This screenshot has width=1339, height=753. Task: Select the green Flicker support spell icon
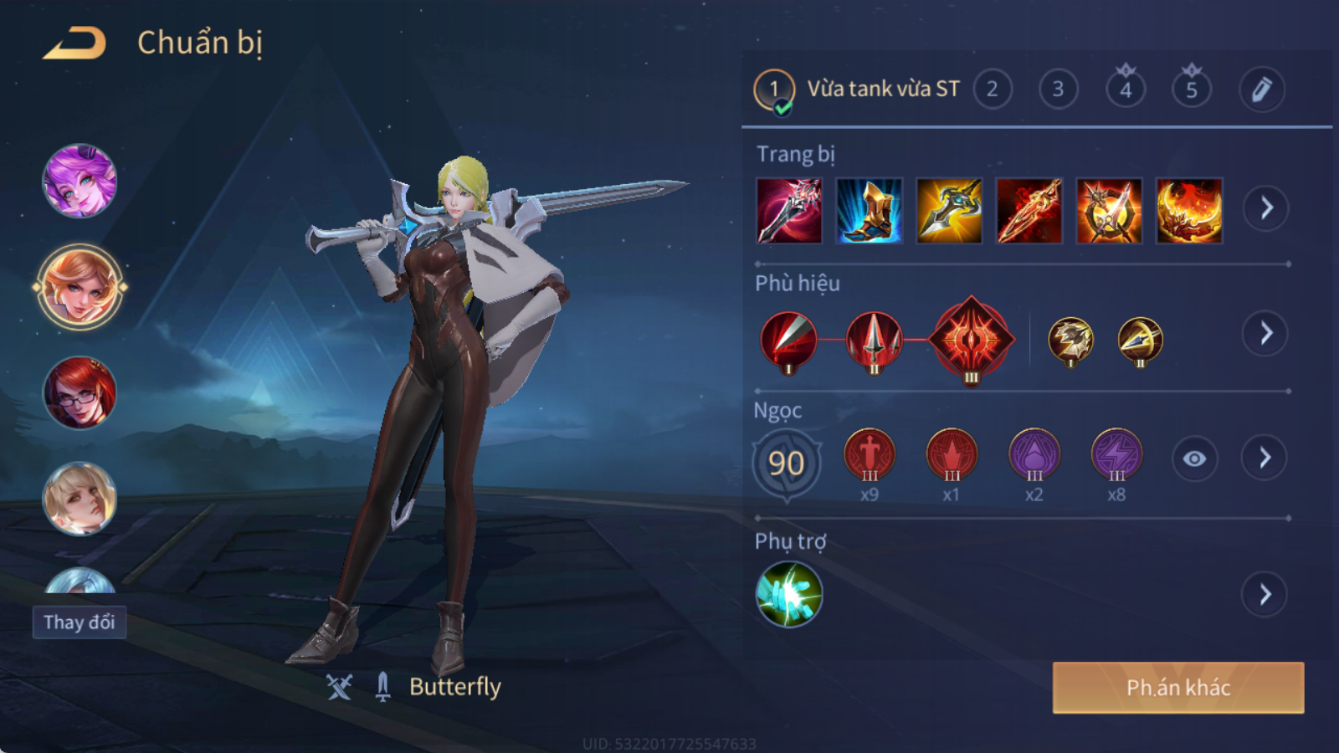pyautogui.click(x=789, y=595)
